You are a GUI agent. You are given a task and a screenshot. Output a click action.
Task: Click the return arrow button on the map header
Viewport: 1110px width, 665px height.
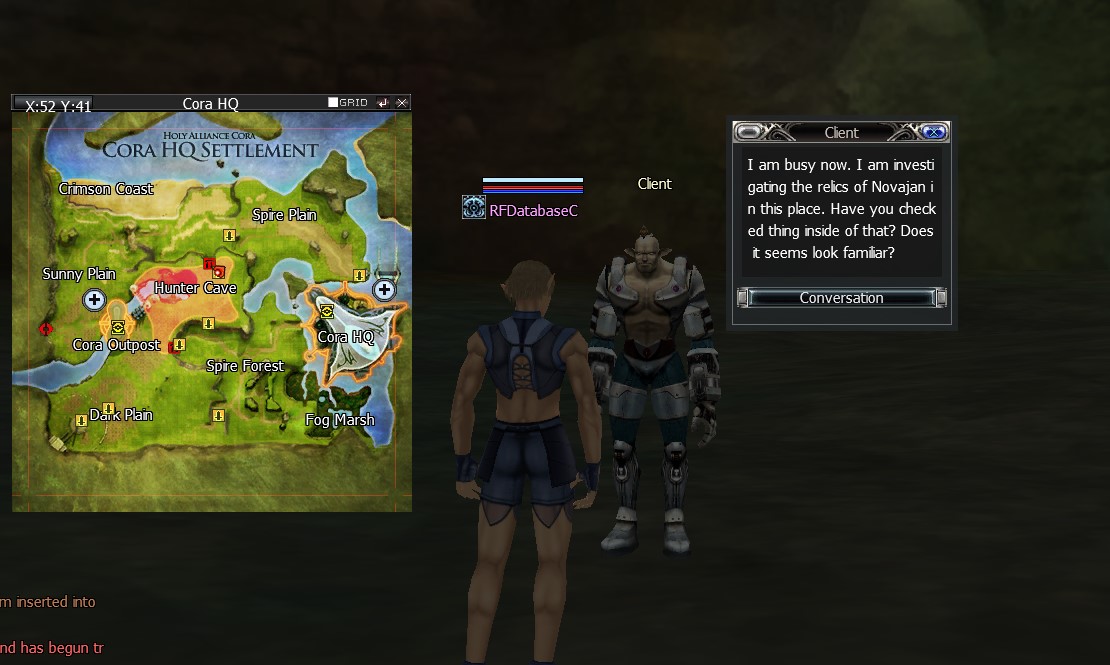383,103
